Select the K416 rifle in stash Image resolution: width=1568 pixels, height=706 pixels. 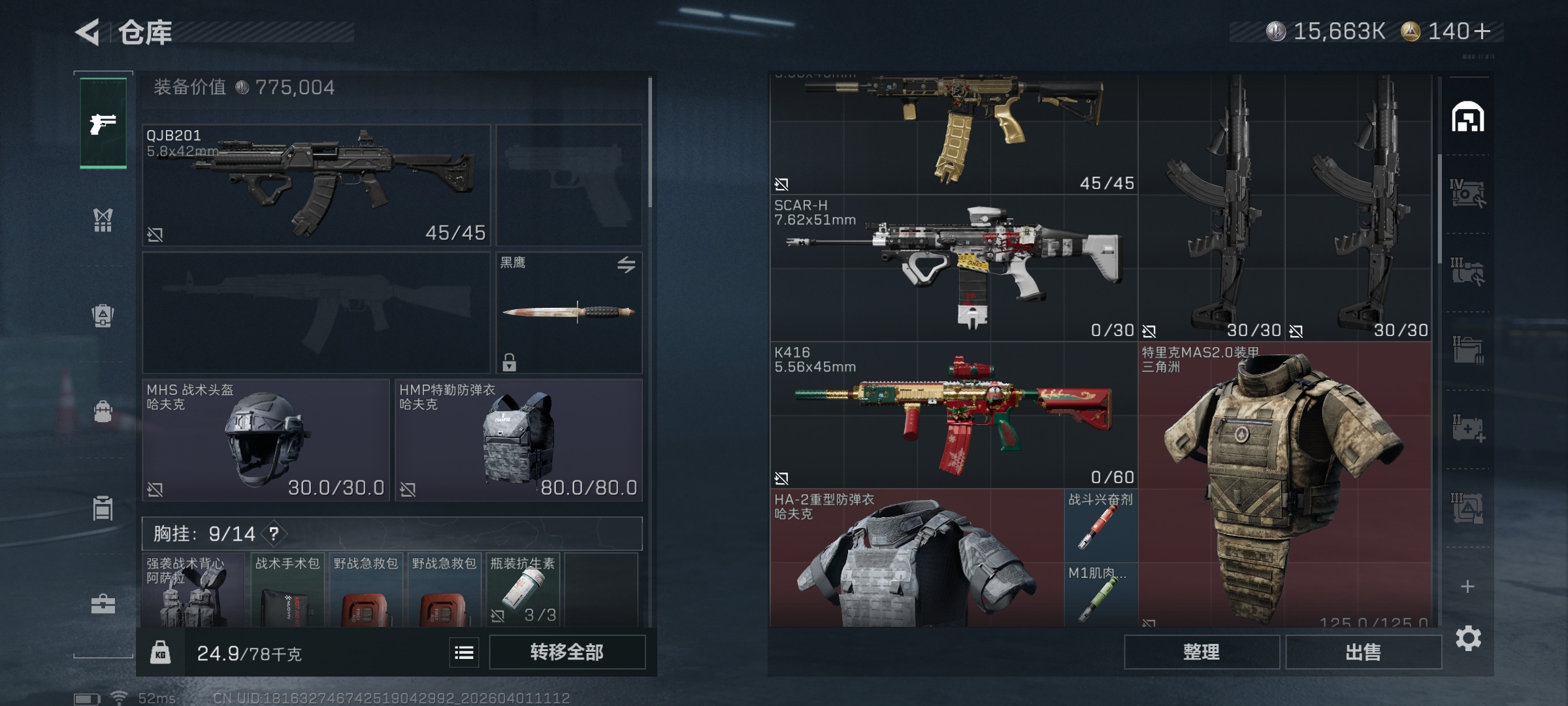[x=954, y=415]
